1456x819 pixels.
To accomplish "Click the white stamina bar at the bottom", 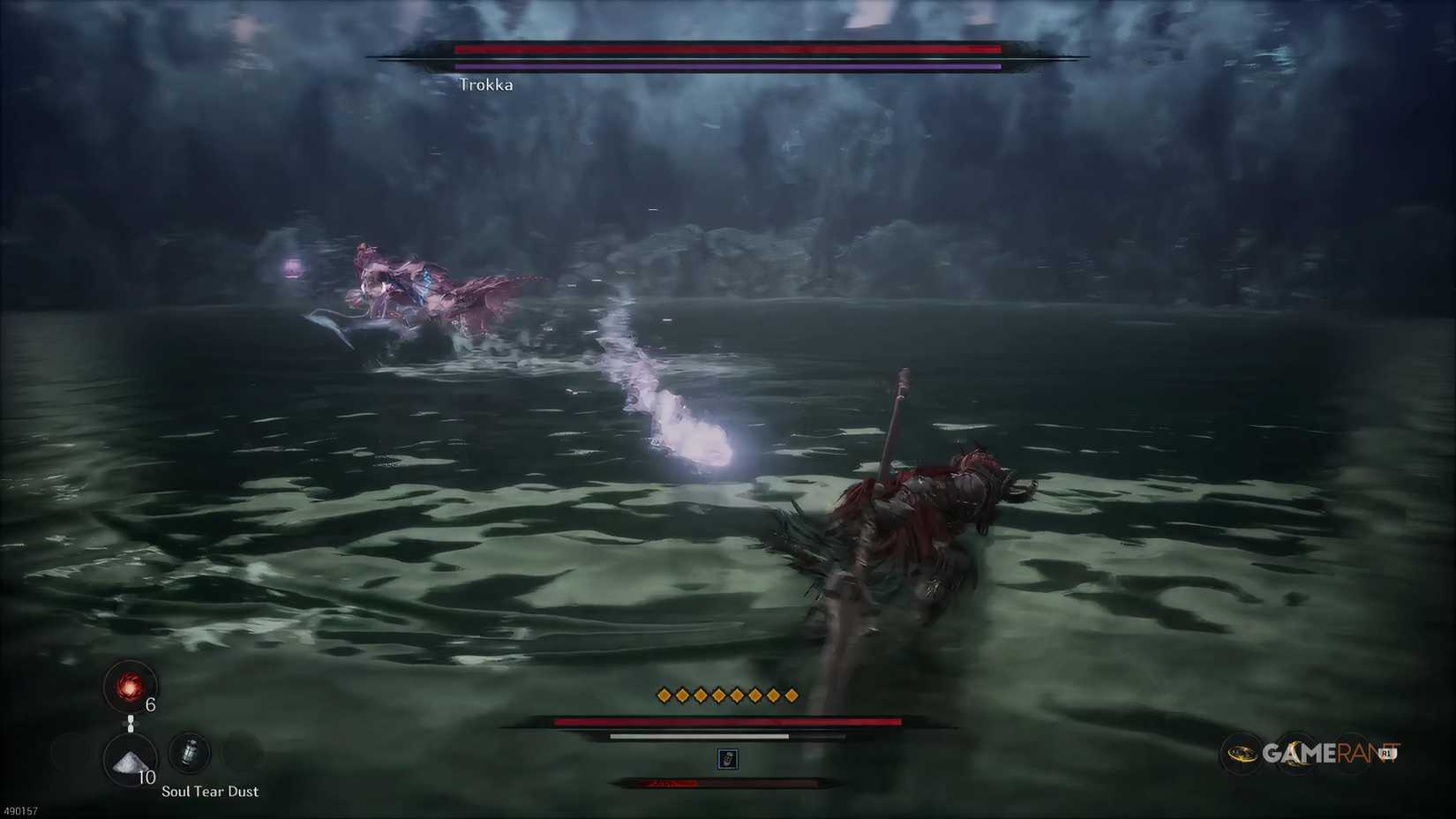I will click(697, 734).
